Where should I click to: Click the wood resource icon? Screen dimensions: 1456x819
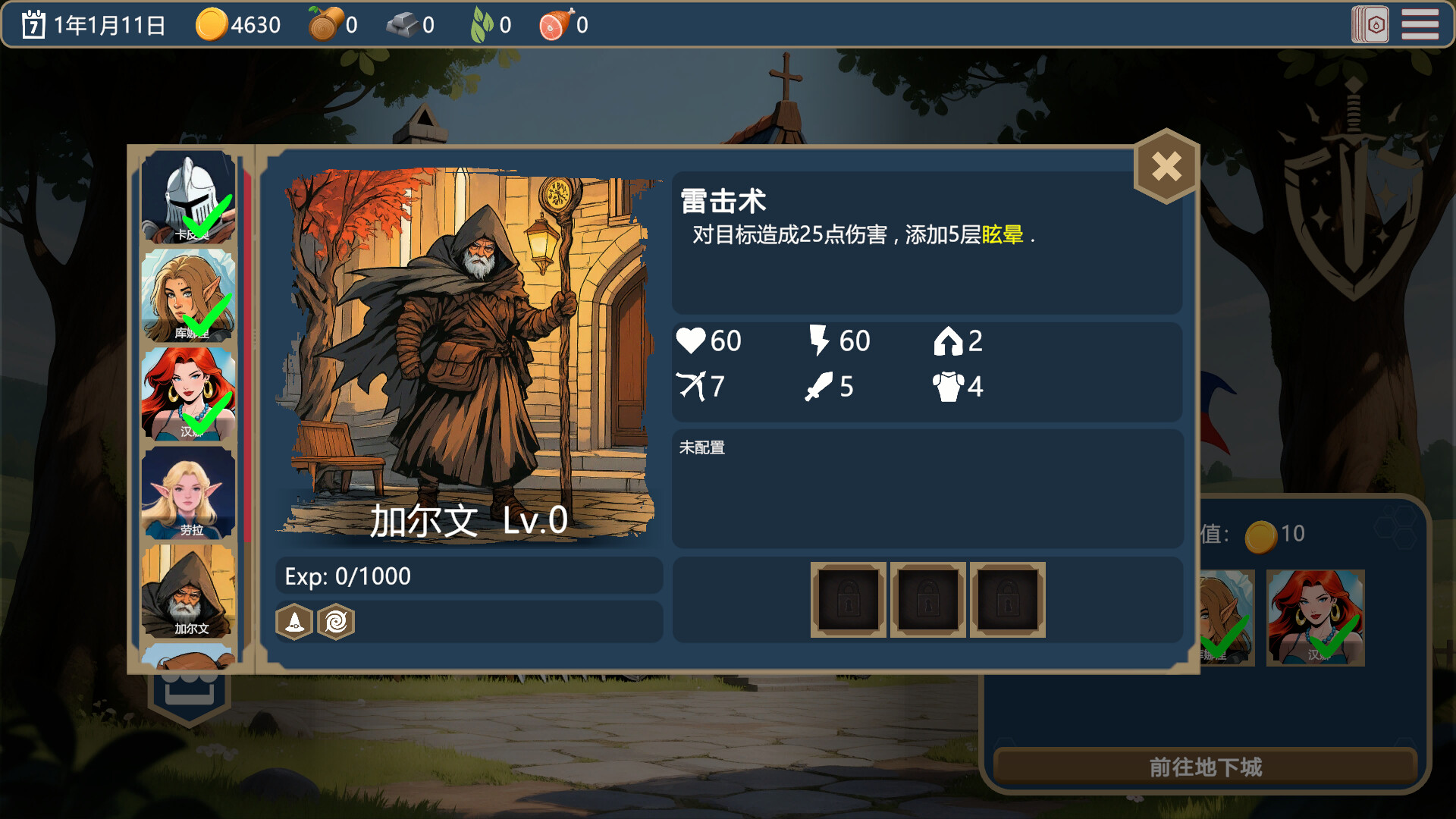pyautogui.click(x=324, y=24)
